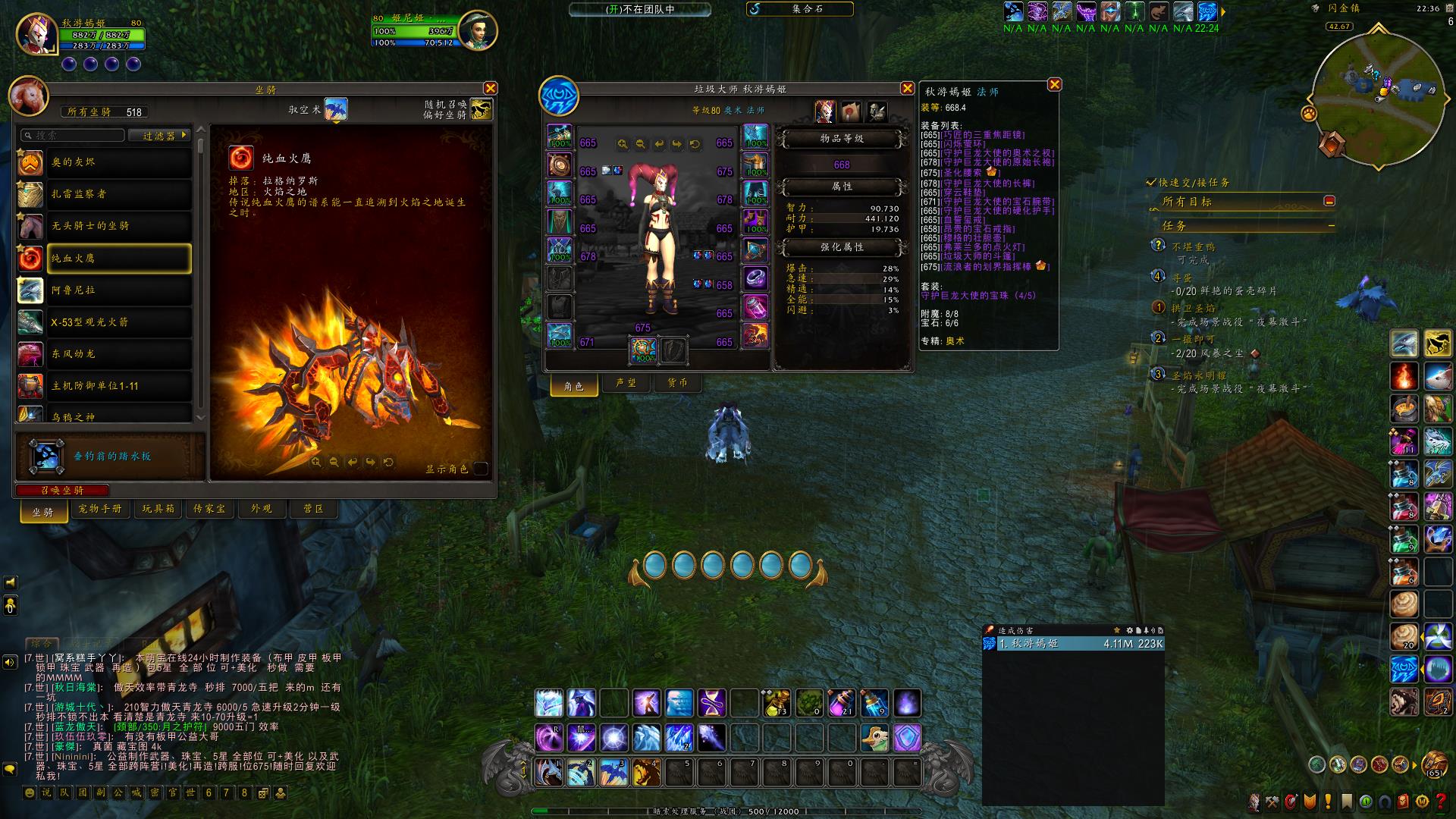
Task: Switch to the 宠物手册 tab
Action: click(x=100, y=509)
